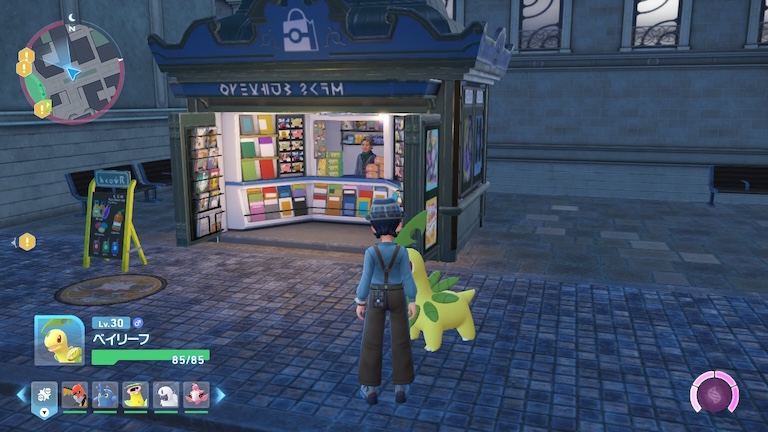768x432 pixels.
Task: Click the right arrow of party bar
Action: (x=220, y=395)
